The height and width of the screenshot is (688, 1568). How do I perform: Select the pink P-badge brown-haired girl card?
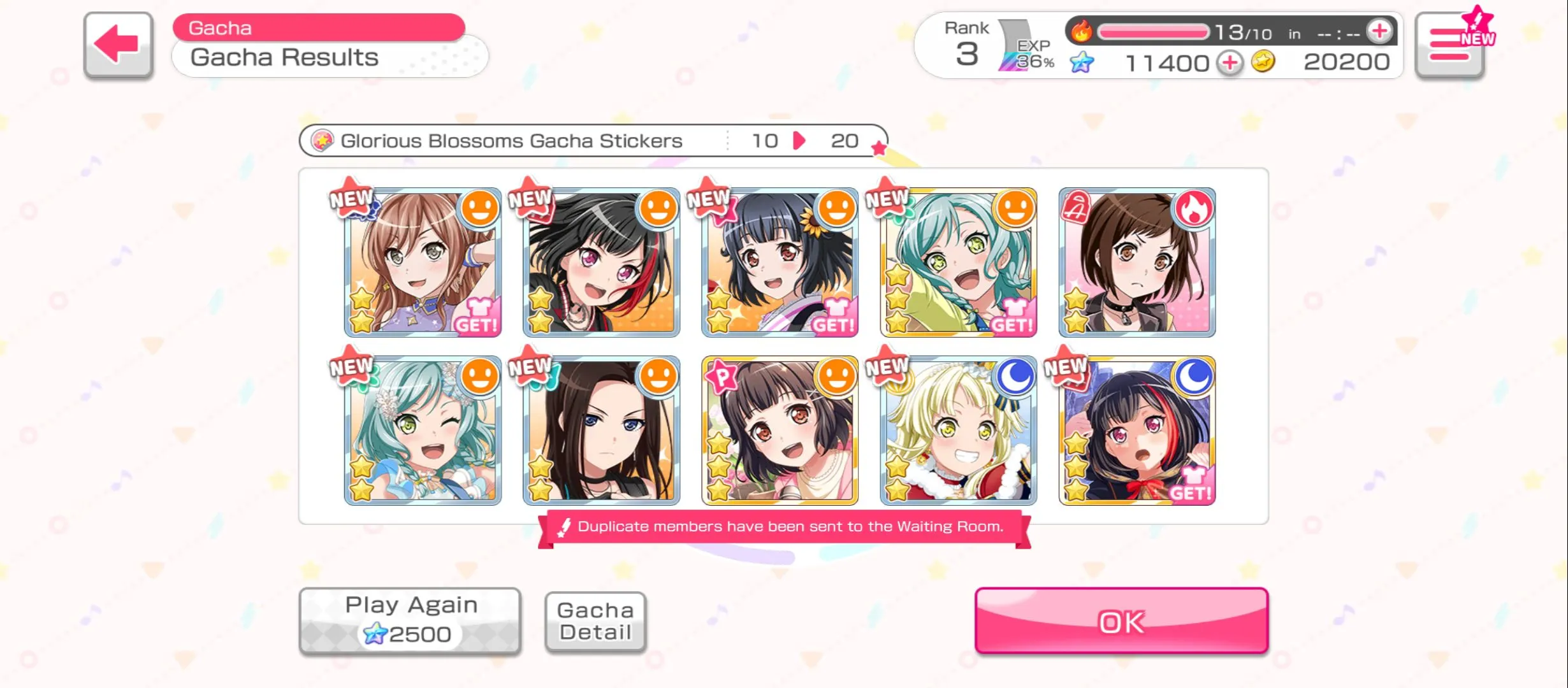tap(780, 431)
